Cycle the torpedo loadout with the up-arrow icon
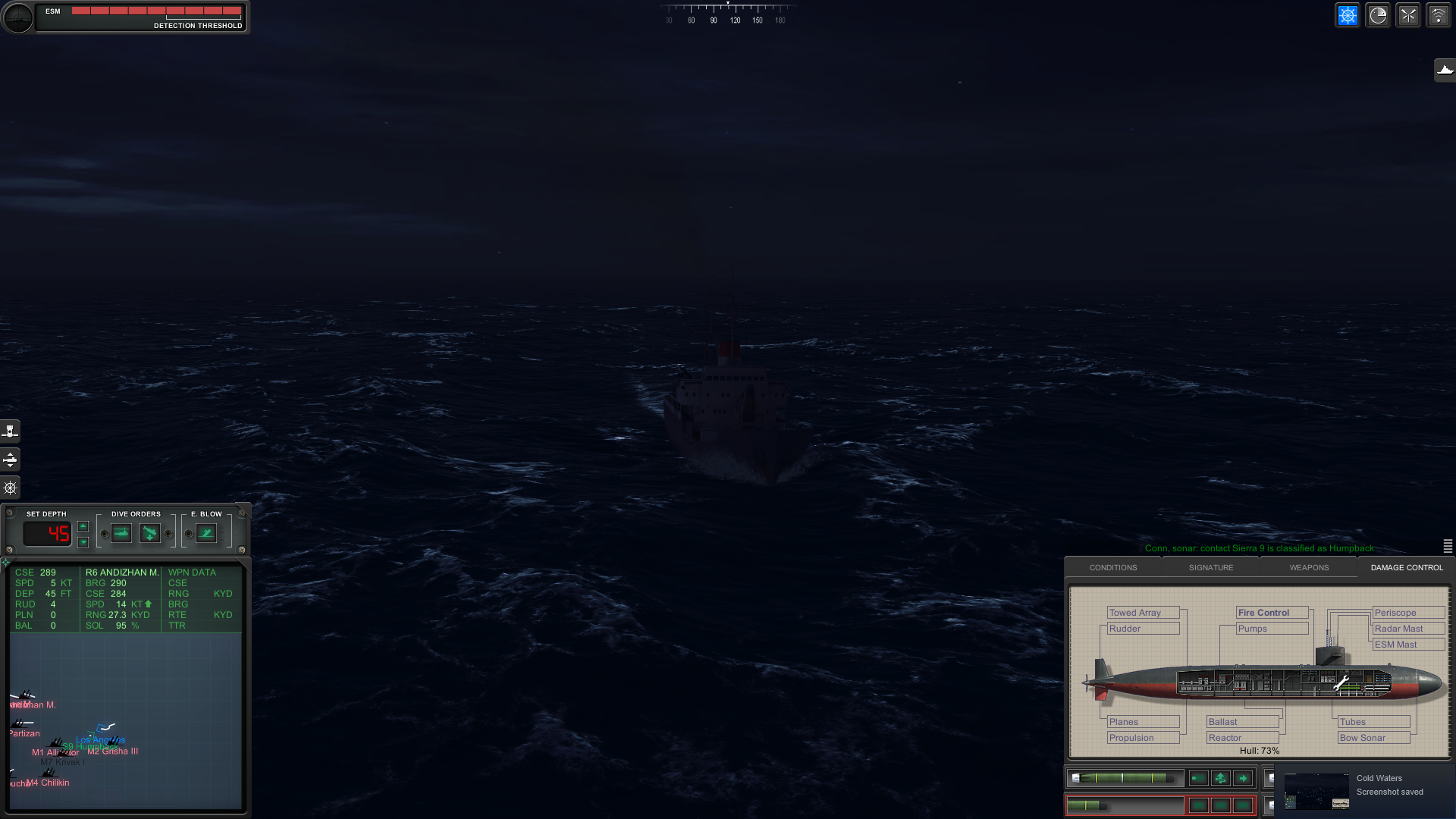The width and height of the screenshot is (1456, 819). pos(1221,778)
